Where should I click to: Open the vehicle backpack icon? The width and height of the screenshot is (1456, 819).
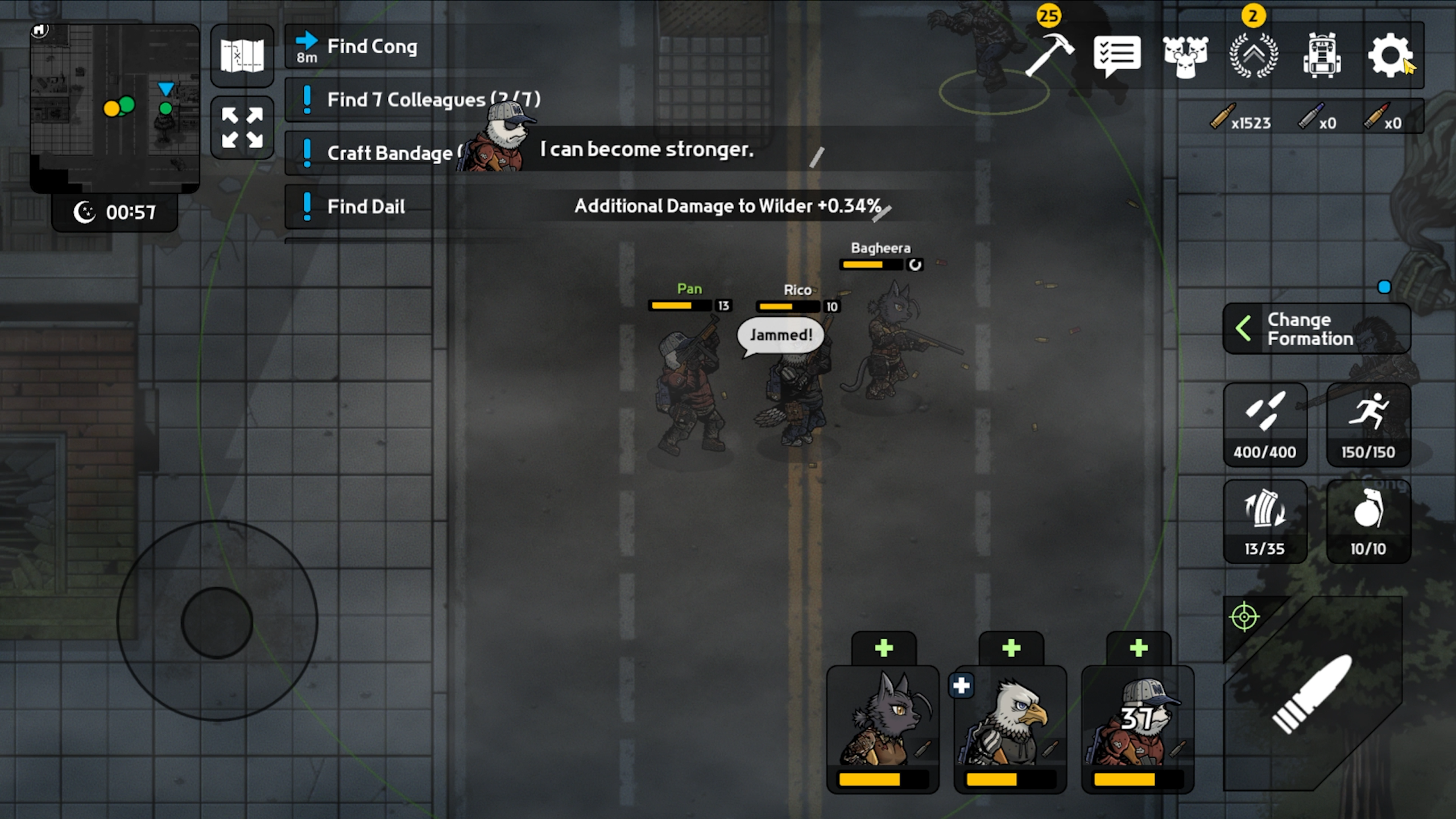click(x=1322, y=54)
